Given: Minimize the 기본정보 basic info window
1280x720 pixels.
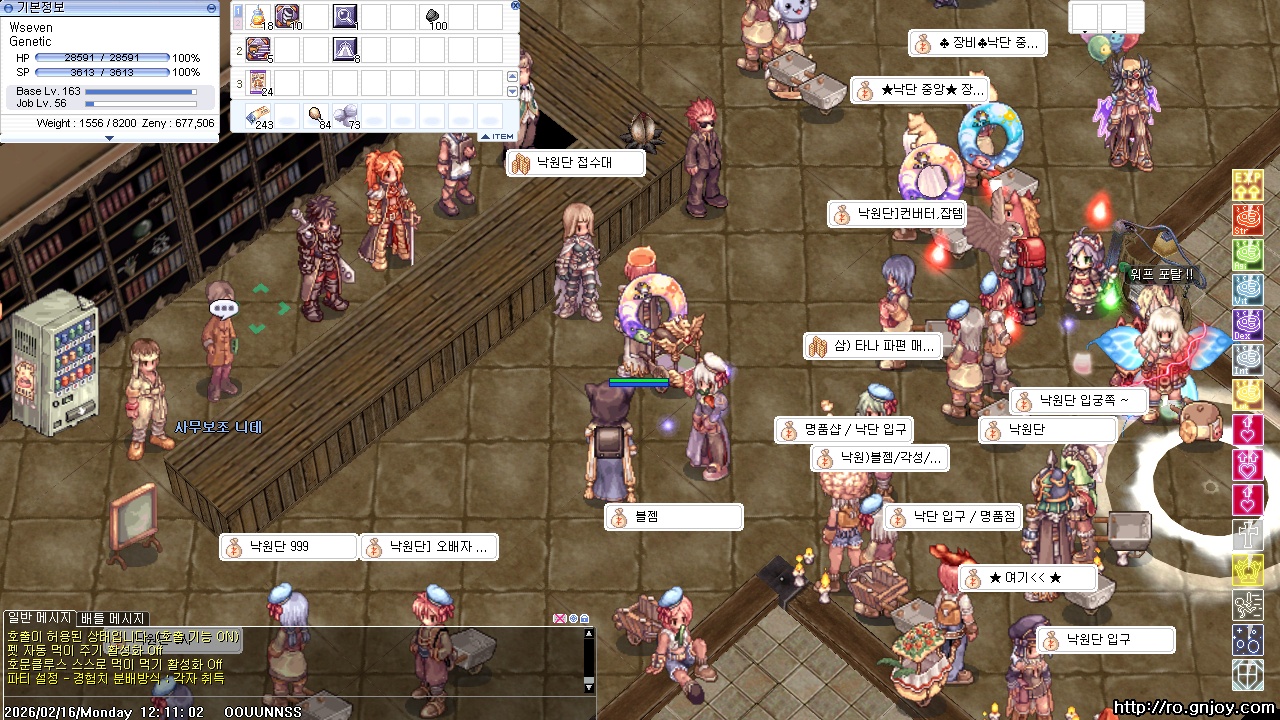Looking at the screenshot, I should pos(211,8).
